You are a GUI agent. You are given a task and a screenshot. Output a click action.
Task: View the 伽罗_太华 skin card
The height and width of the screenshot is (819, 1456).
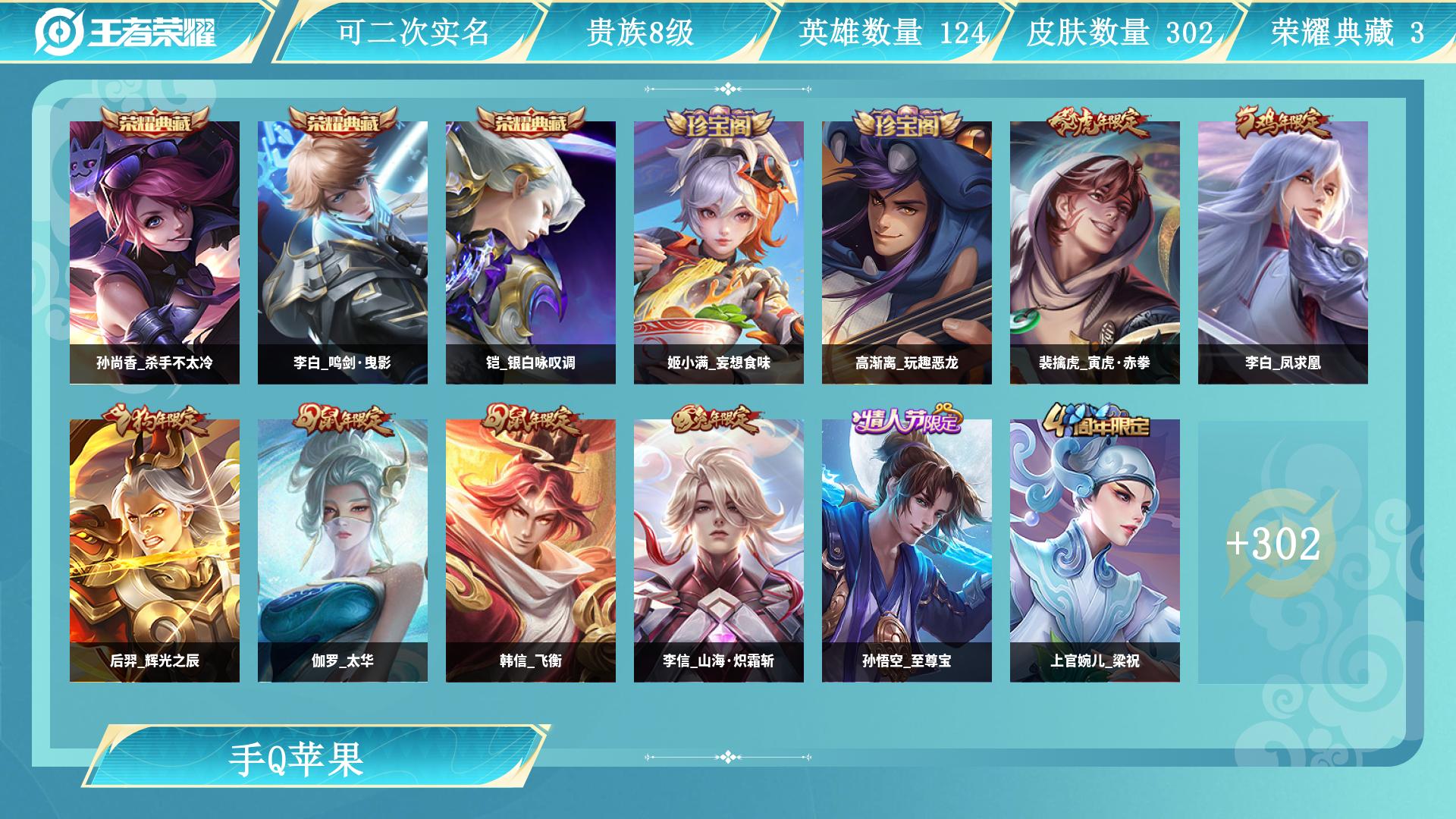(x=343, y=551)
